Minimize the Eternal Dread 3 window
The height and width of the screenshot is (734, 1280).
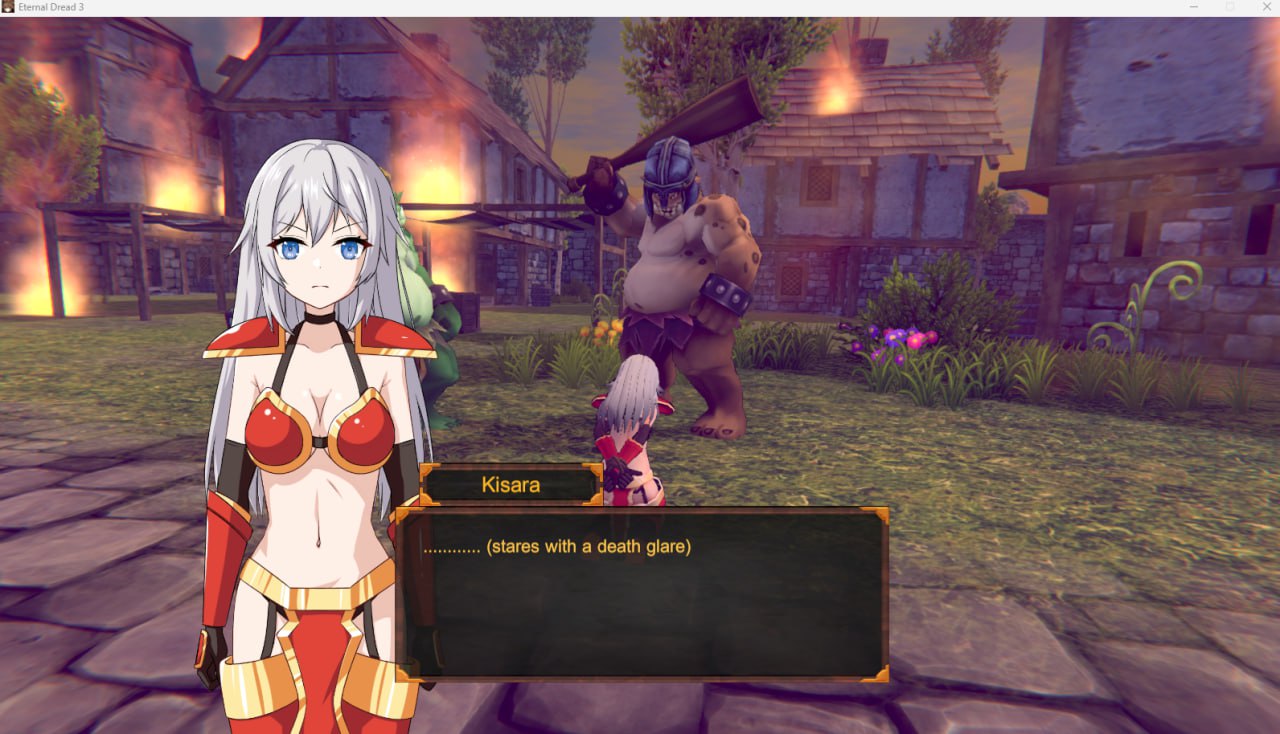click(1194, 7)
